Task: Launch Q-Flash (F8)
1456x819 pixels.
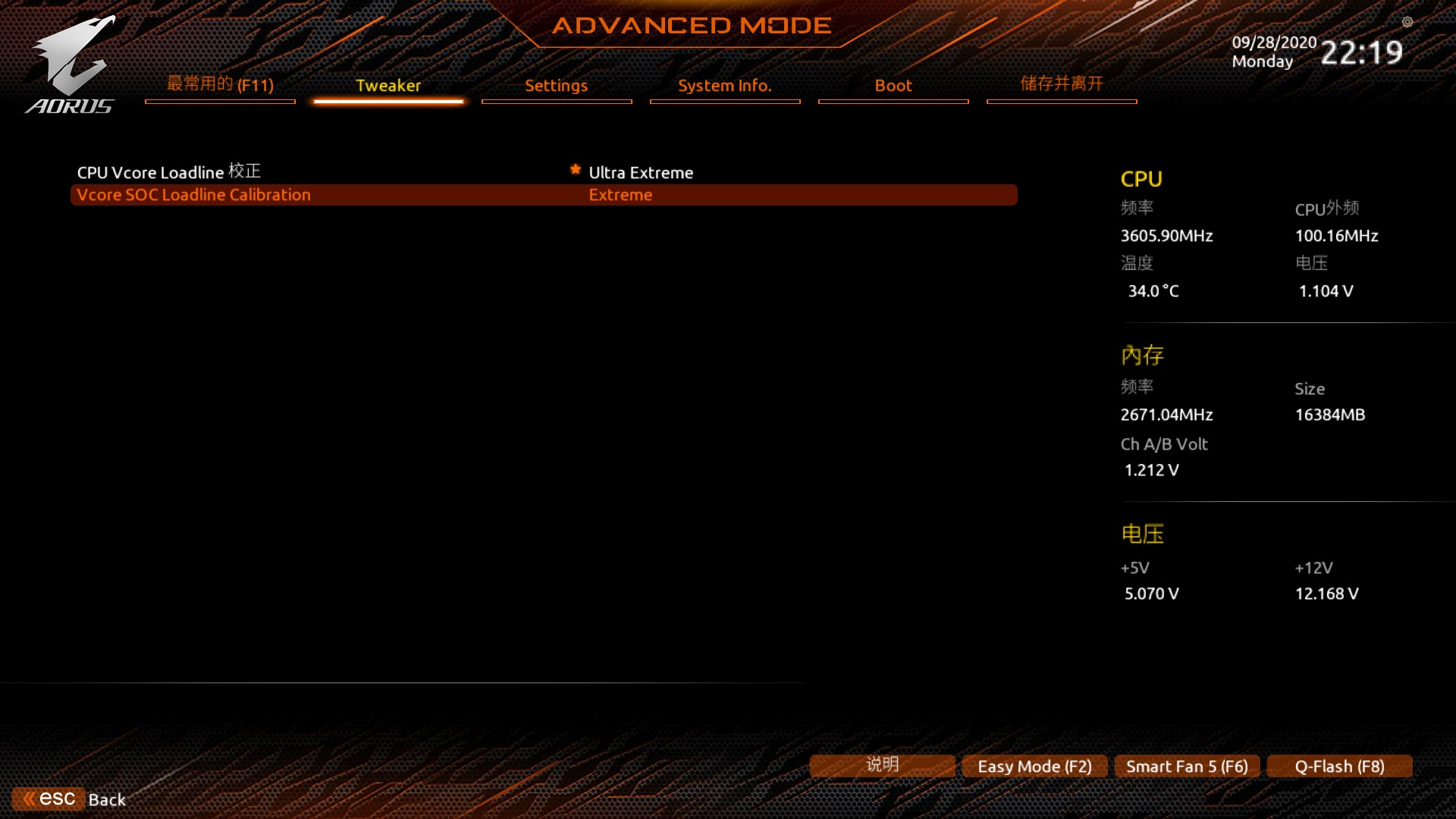Action: point(1338,766)
